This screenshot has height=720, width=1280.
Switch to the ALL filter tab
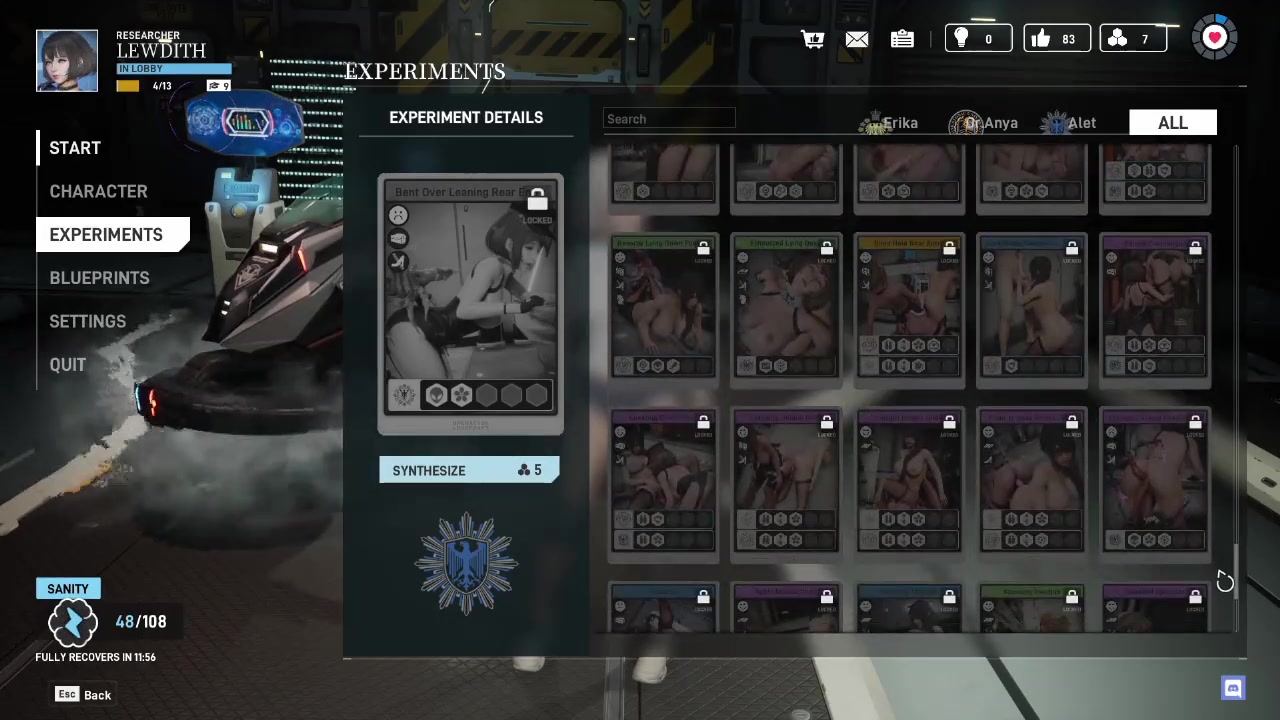(1172, 123)
